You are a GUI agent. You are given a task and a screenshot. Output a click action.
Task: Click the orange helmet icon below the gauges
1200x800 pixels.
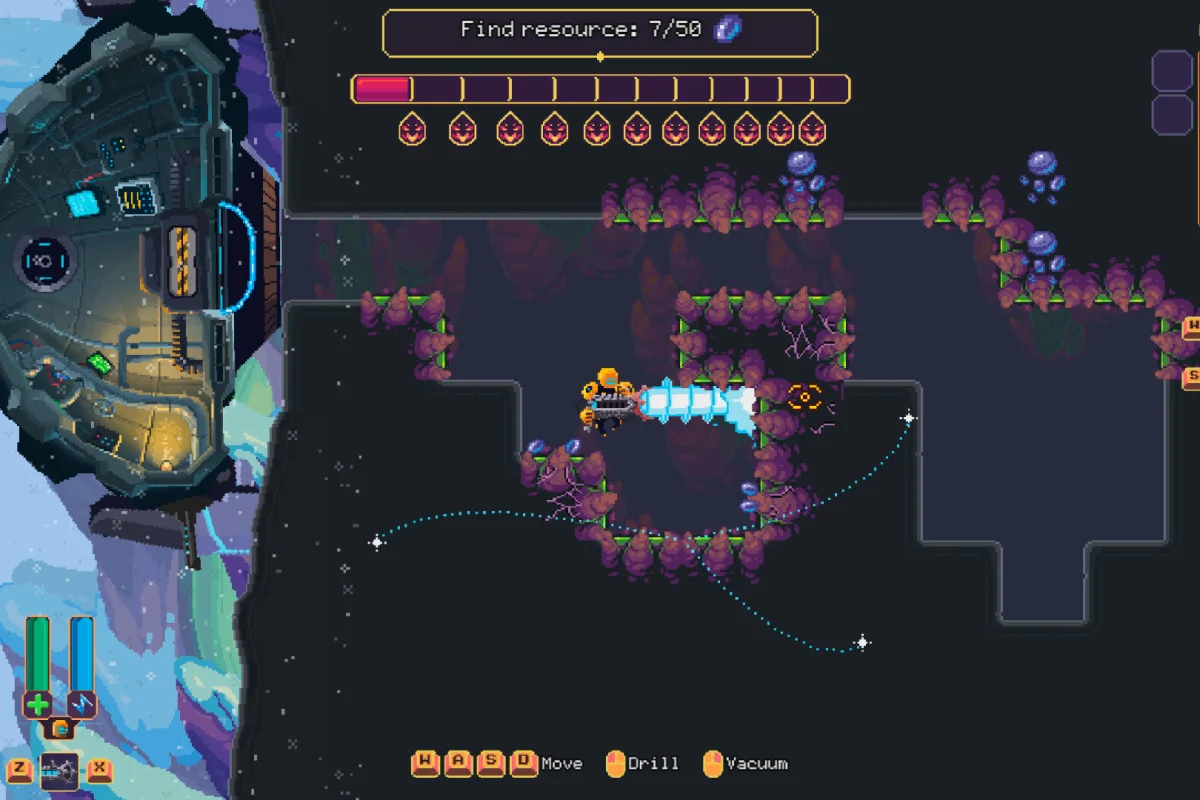click(x=60, y=729)
